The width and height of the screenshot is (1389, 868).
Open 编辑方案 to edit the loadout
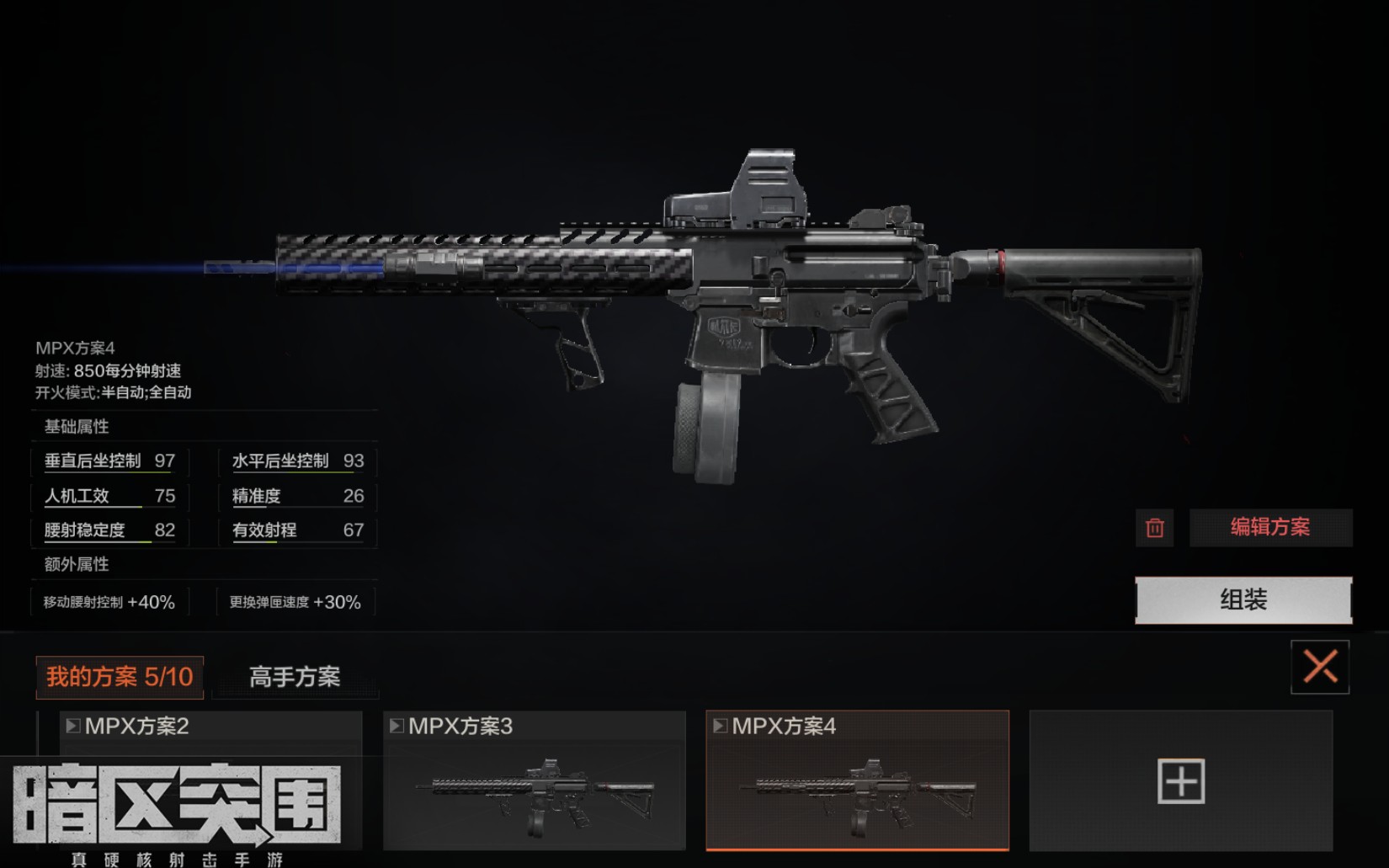pyautogui.click(x=1269, y=528)
